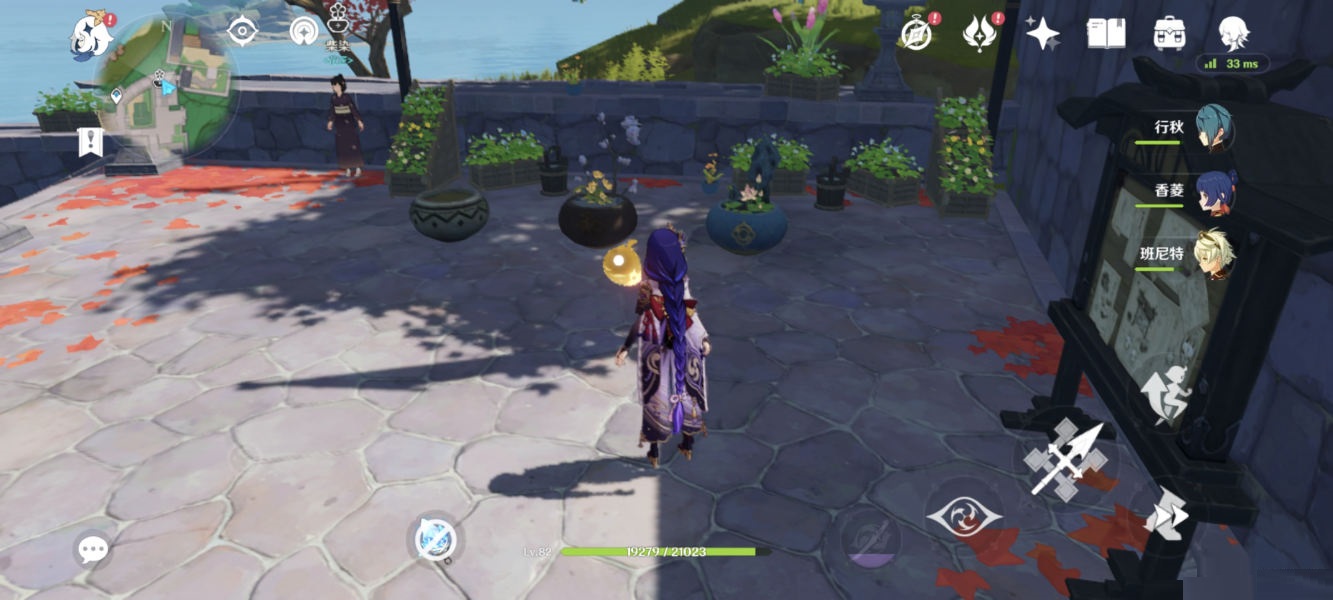Open the chat speech bubble
Image resolution: width=1333 pixels, height=600 pixels.
tap(93, 549)
